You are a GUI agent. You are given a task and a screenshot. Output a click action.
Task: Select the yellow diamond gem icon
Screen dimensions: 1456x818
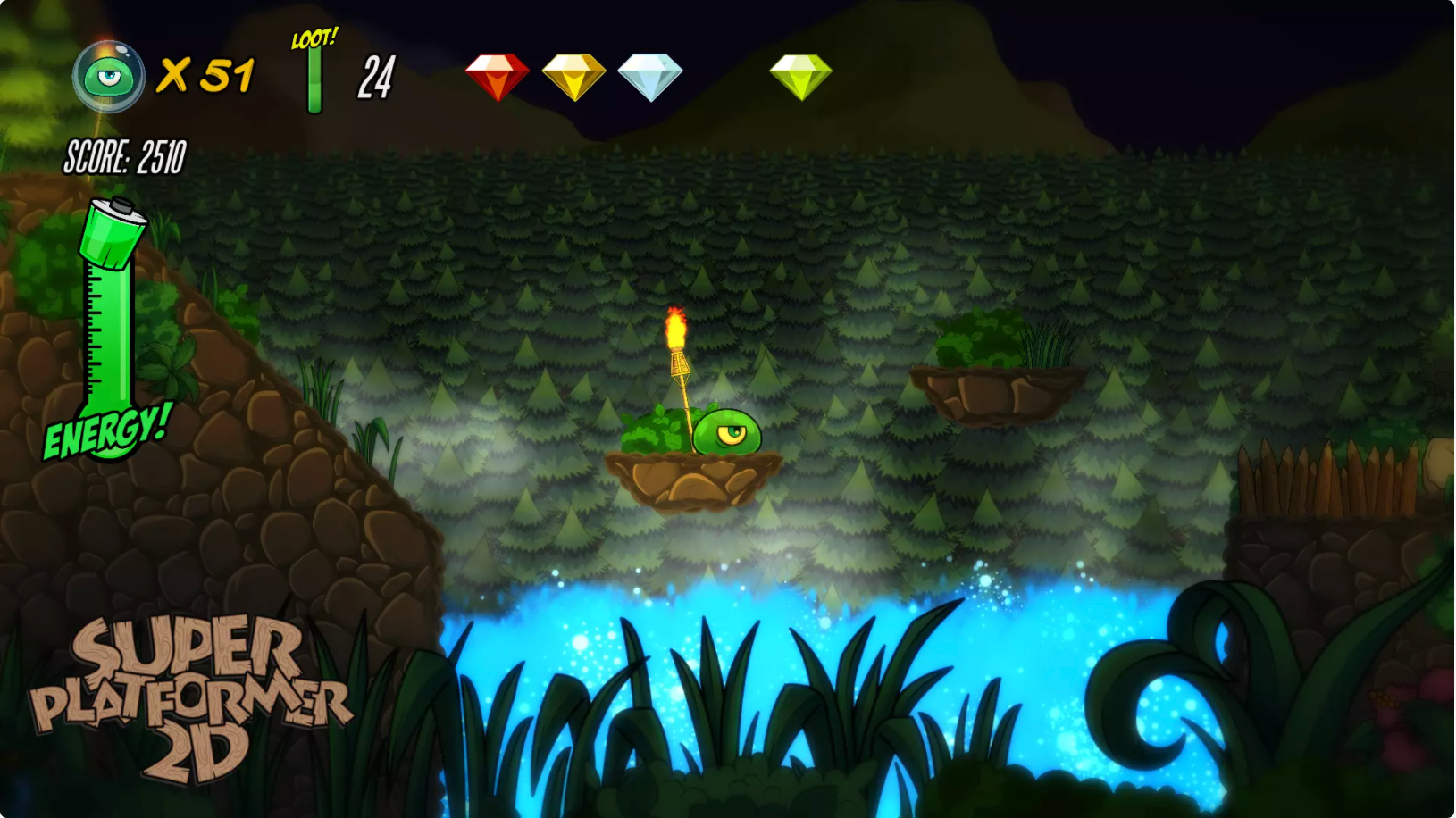pos(801,74)
